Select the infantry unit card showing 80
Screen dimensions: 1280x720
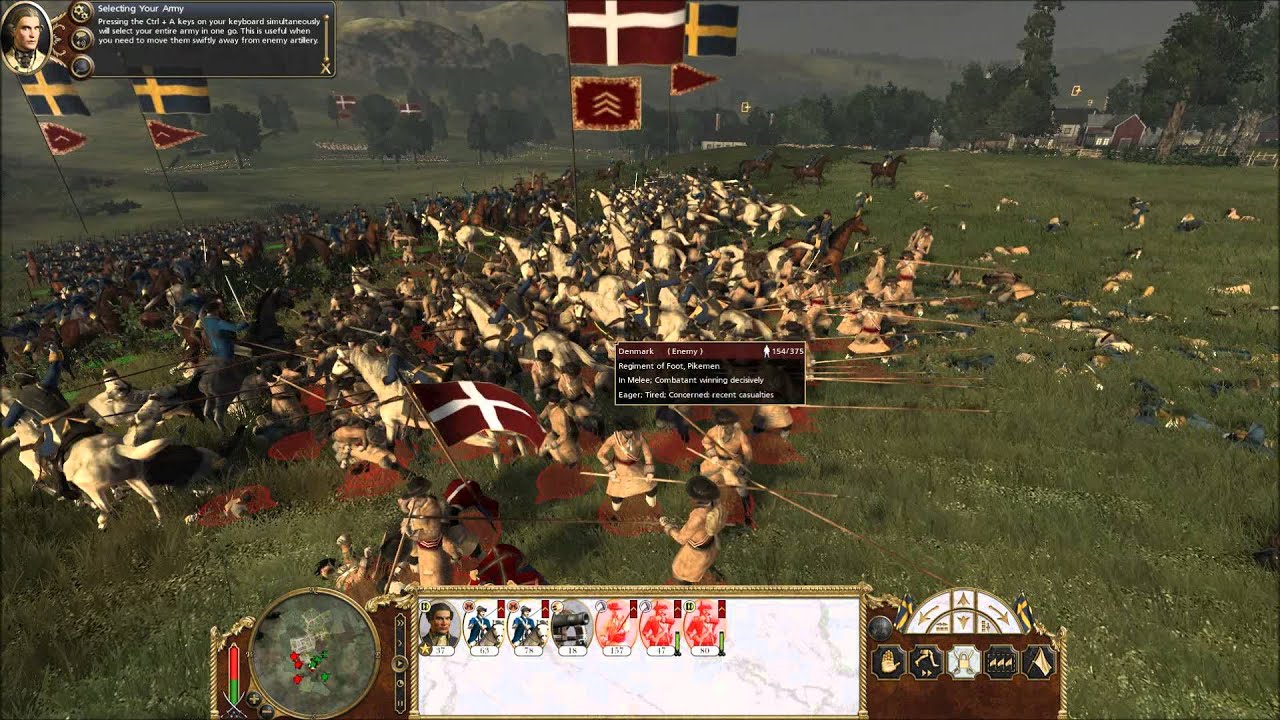[704, 628]
